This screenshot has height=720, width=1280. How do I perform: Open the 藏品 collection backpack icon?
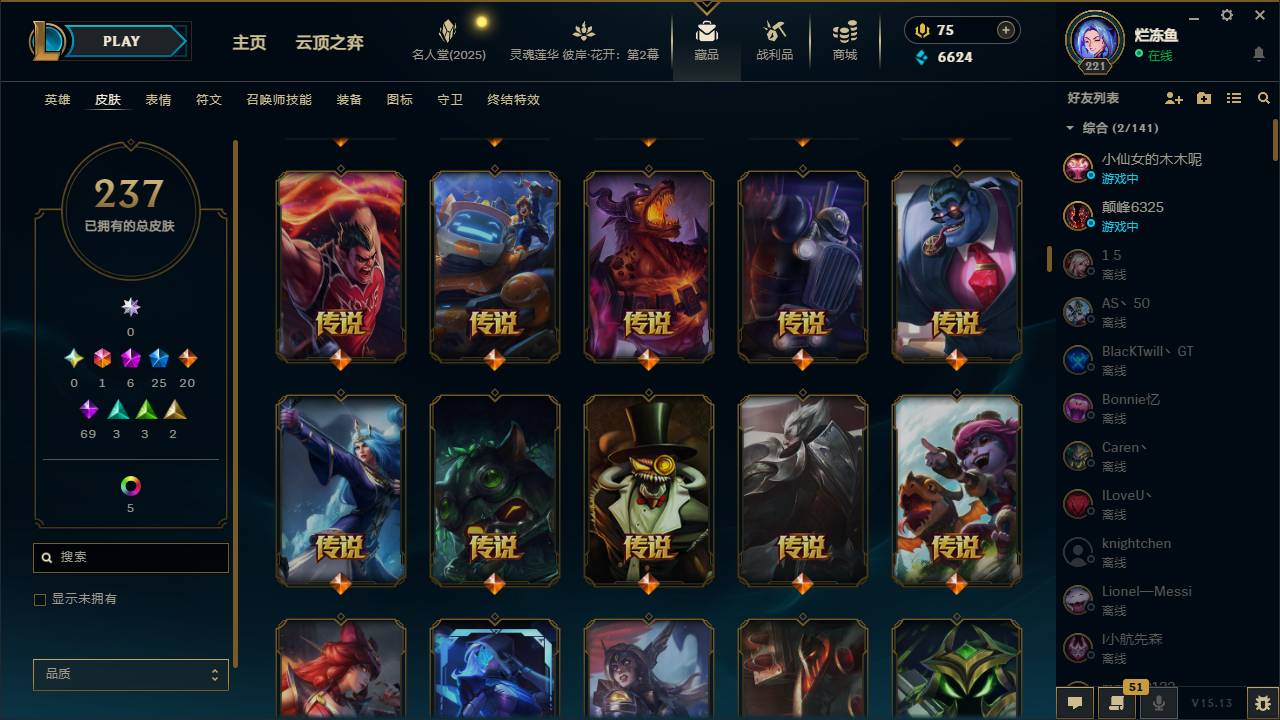[x=707, y=30]
